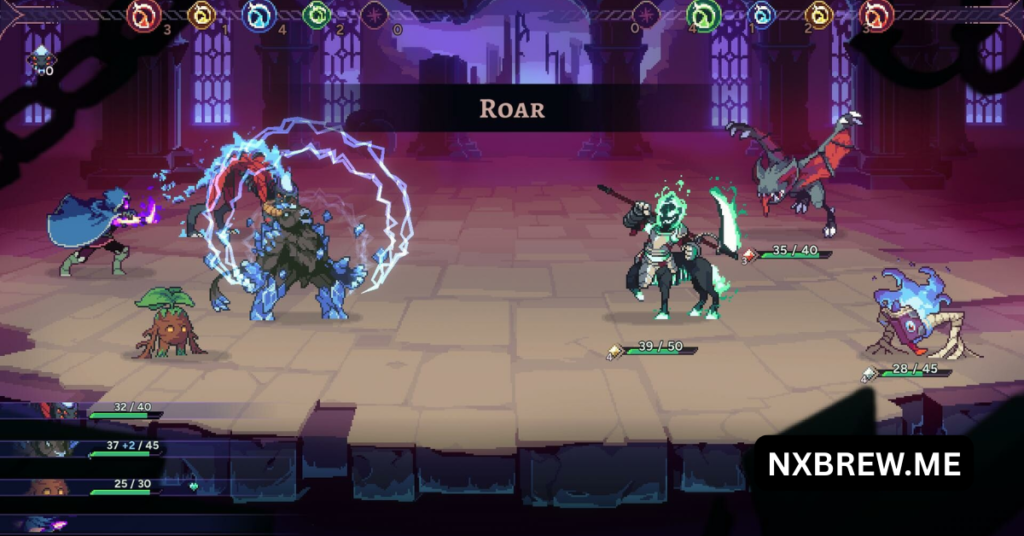
Task: Click the green aether icon showing 2
Action: click(316, 15)
